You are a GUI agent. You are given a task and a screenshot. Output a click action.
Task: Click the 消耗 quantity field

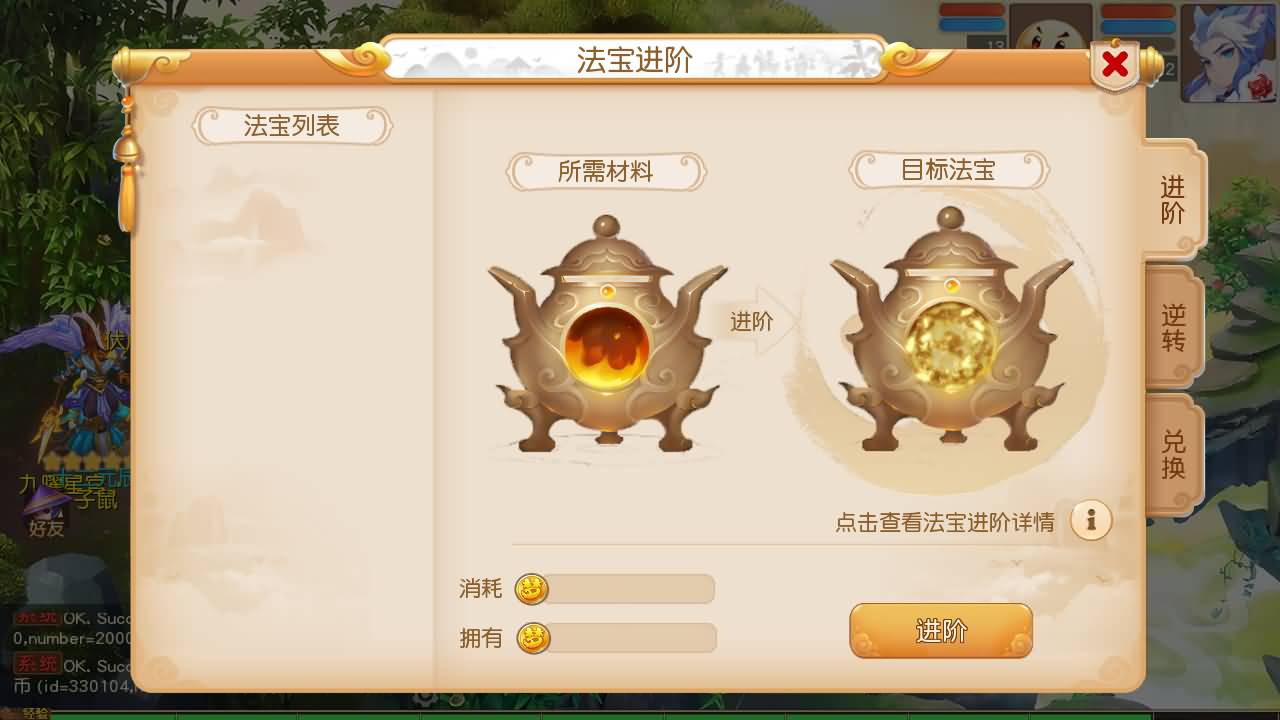click(630, 590)
